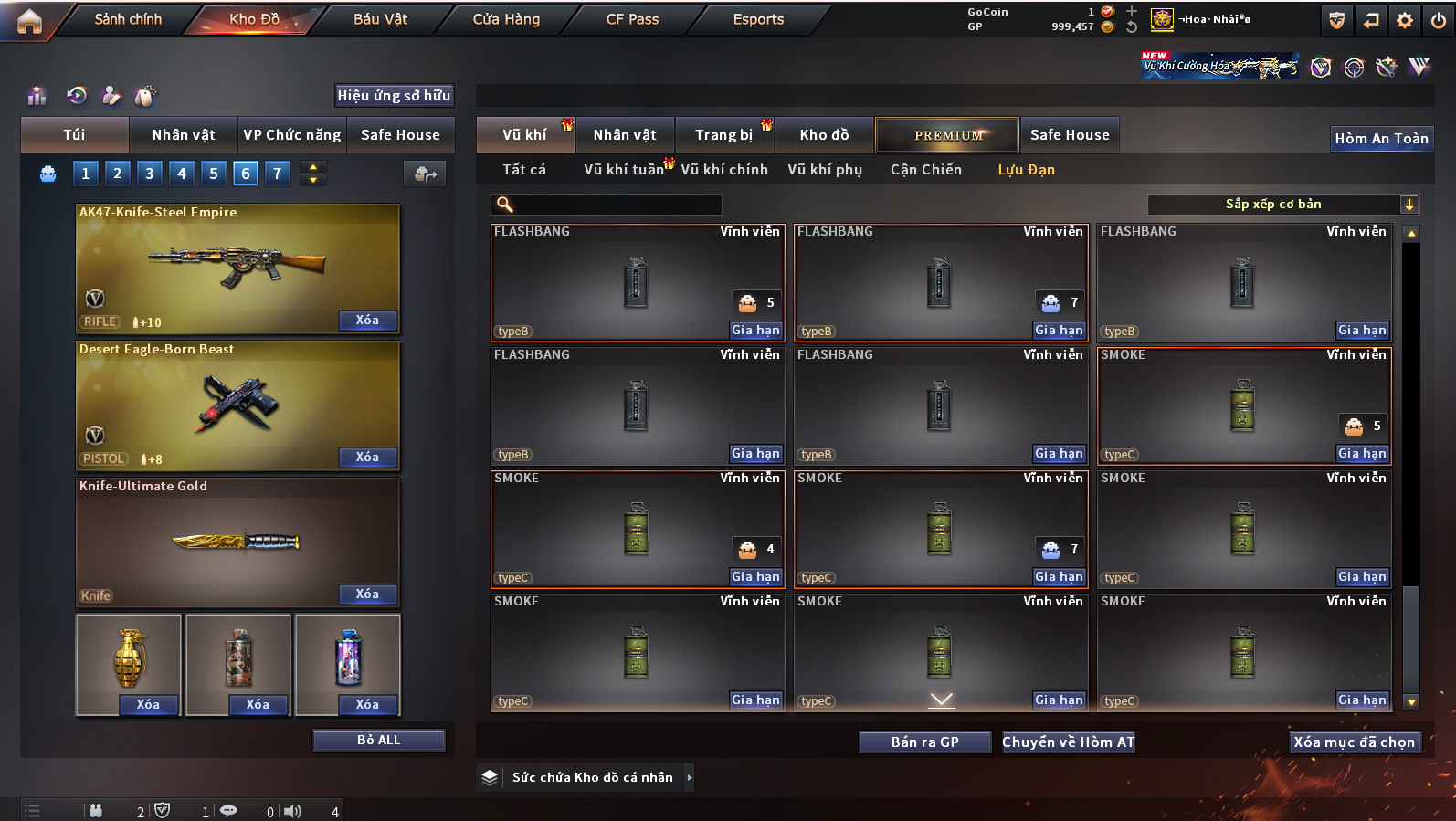Open the Hòm An Toàn safe box
This screenshot has width=1456, height=821.
click(1381, 139)
